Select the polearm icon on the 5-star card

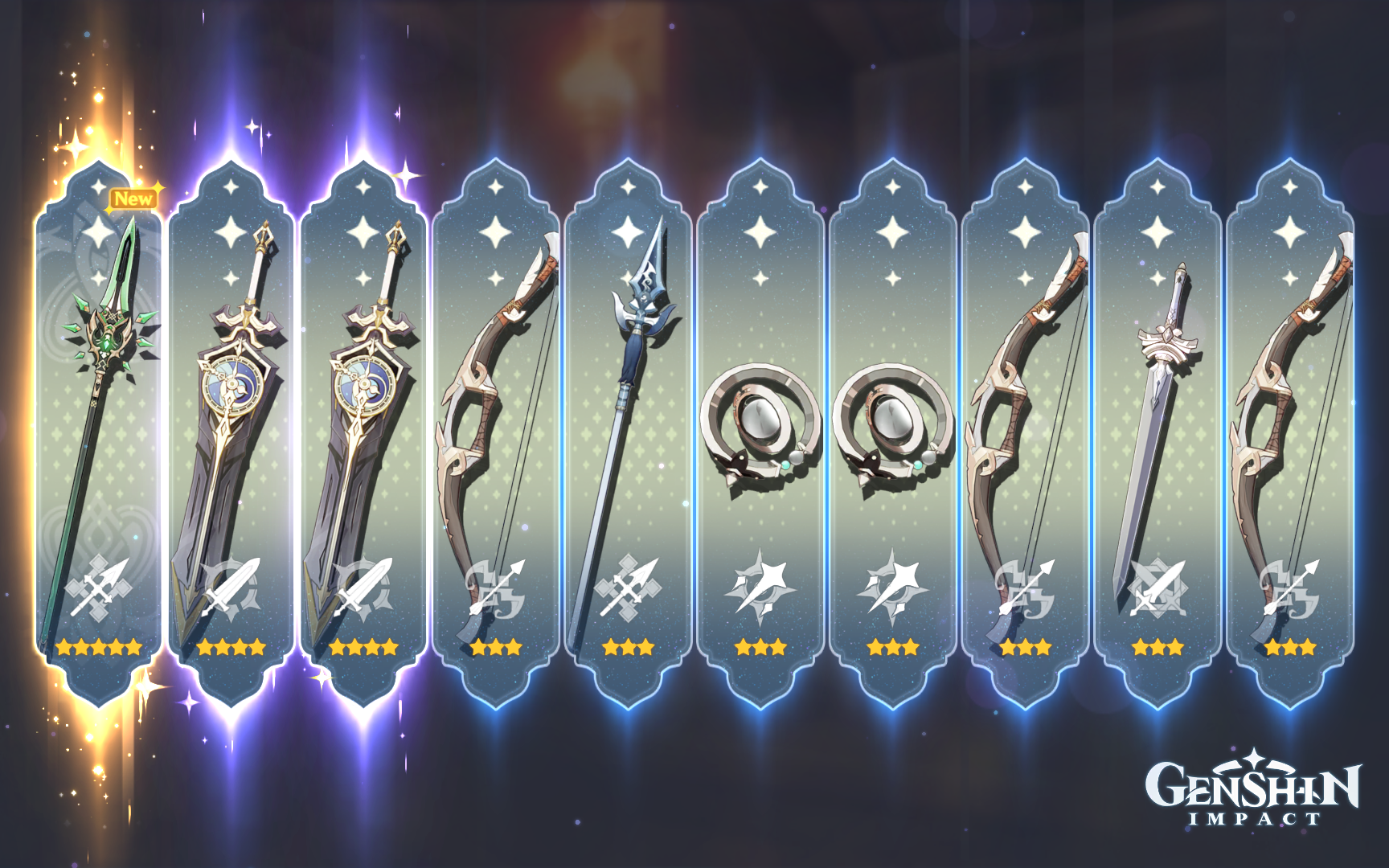[x=100, y=587]
